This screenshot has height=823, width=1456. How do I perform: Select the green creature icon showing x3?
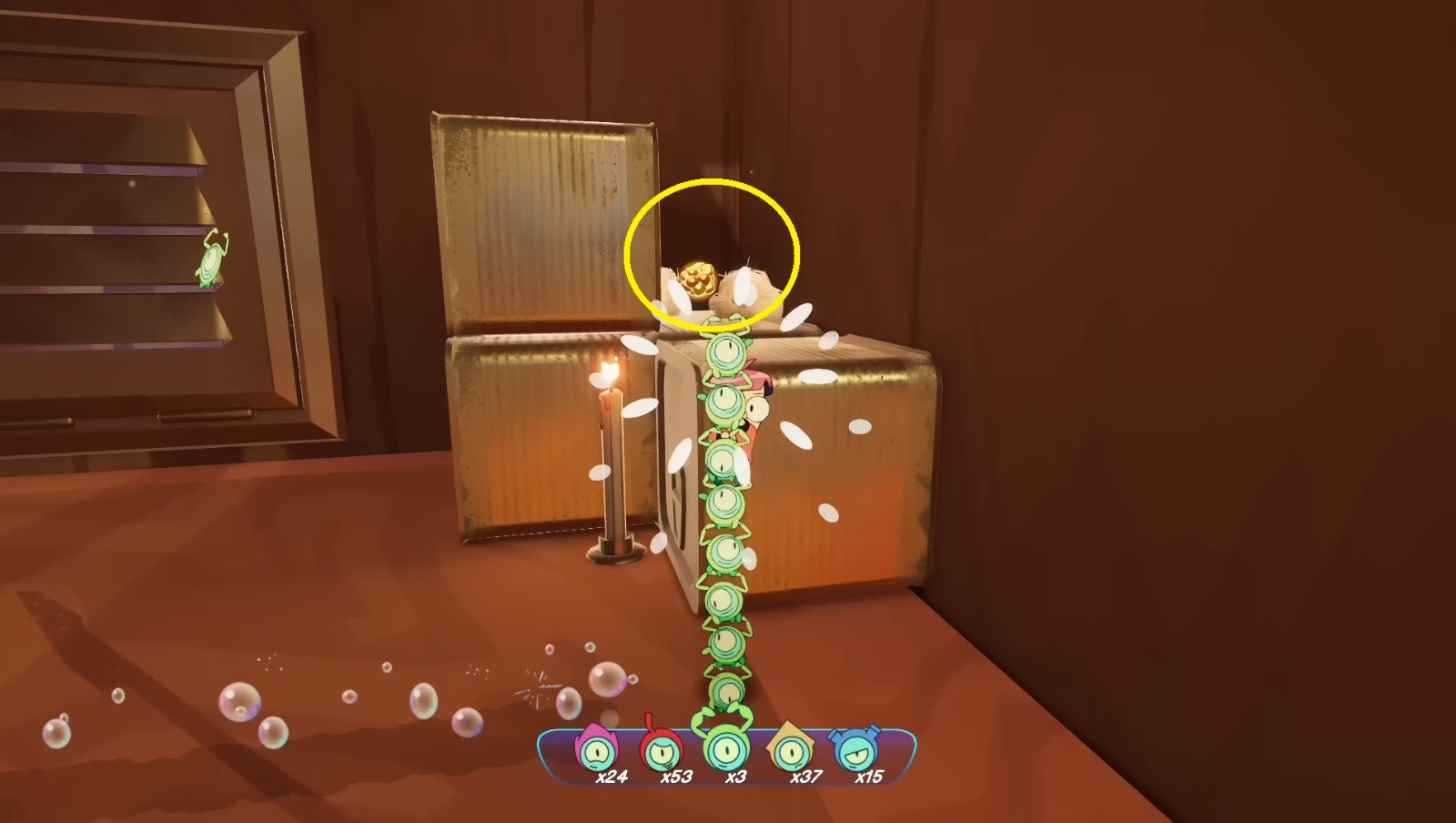[725, 753]
